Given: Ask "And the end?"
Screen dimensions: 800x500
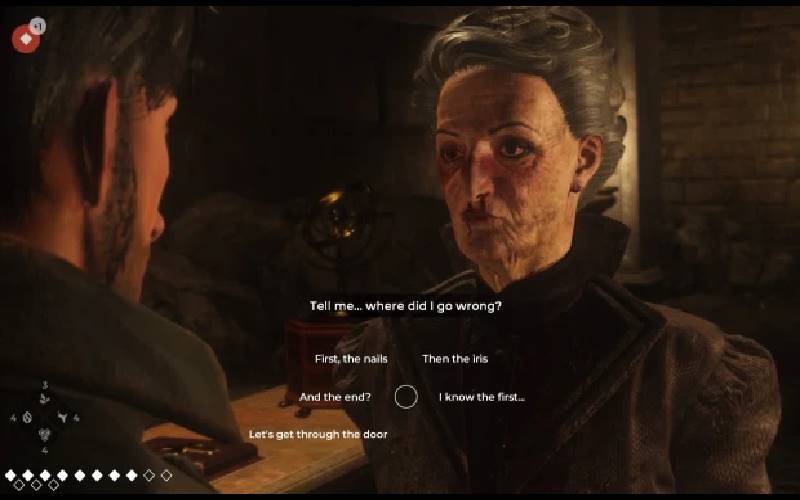Looking at the screenshot, I should point(335,397).
